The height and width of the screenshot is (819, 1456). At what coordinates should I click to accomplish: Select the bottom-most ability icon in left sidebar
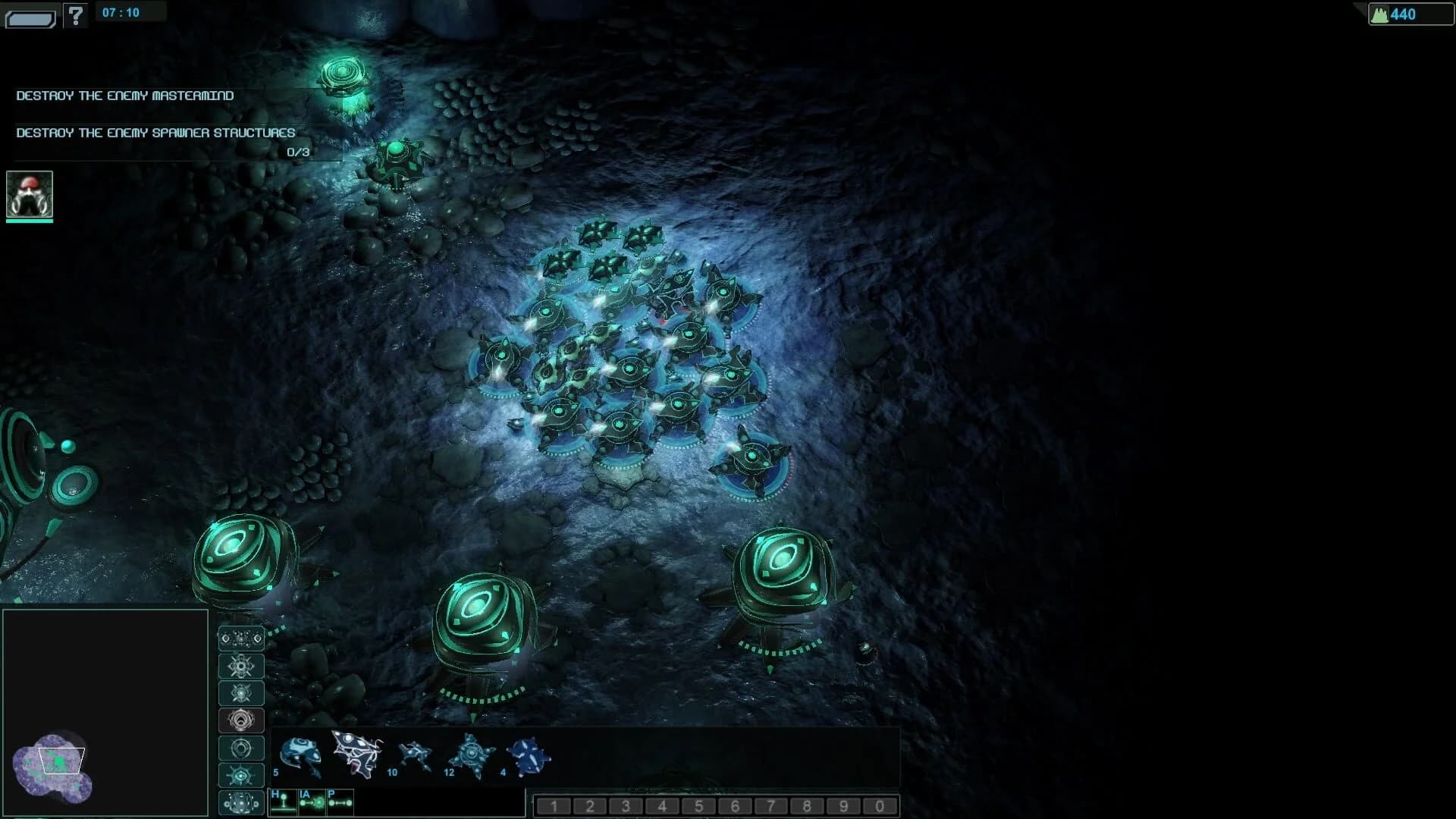point(241,802)
